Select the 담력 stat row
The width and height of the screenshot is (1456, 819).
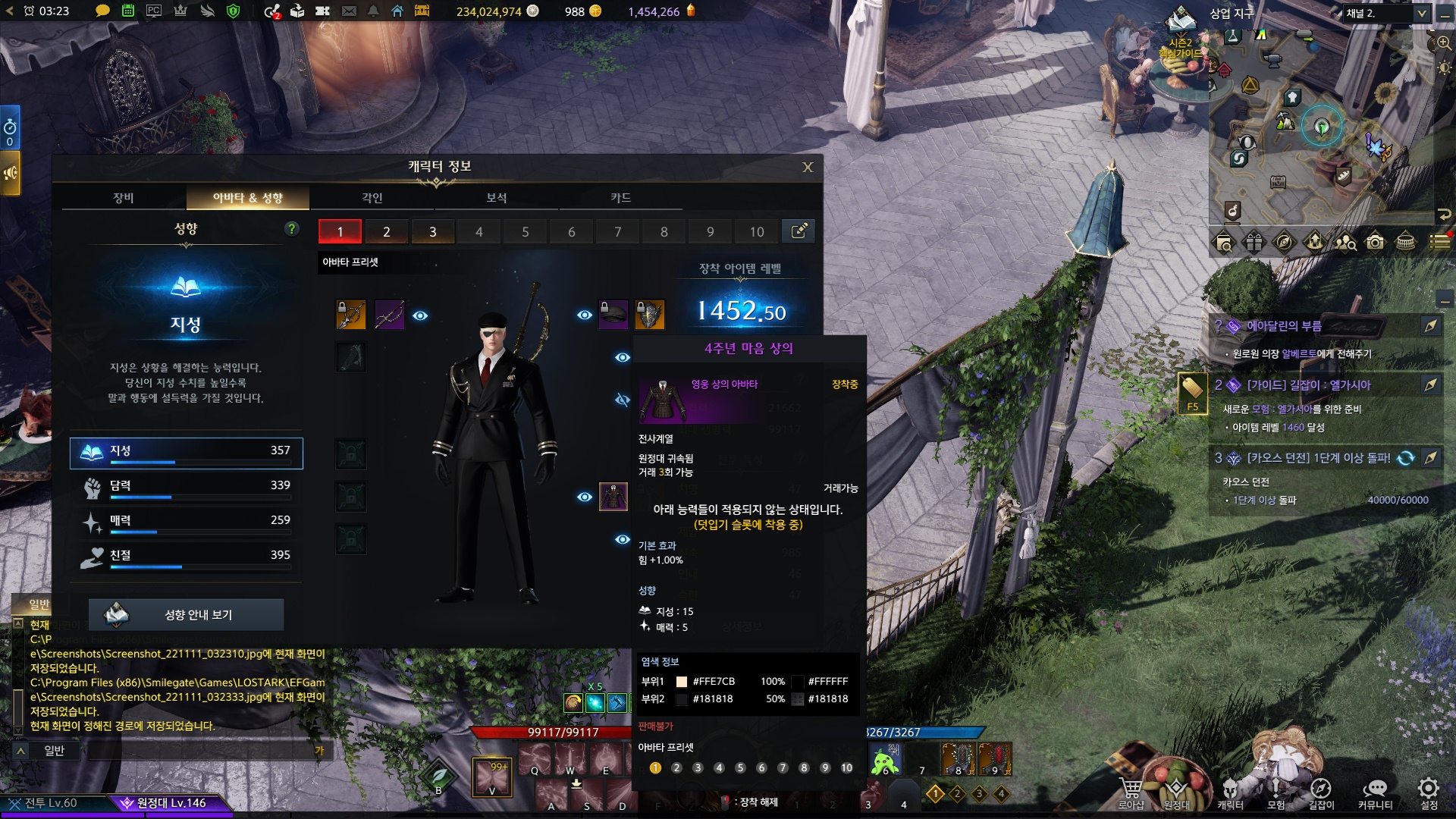[187, 486]
